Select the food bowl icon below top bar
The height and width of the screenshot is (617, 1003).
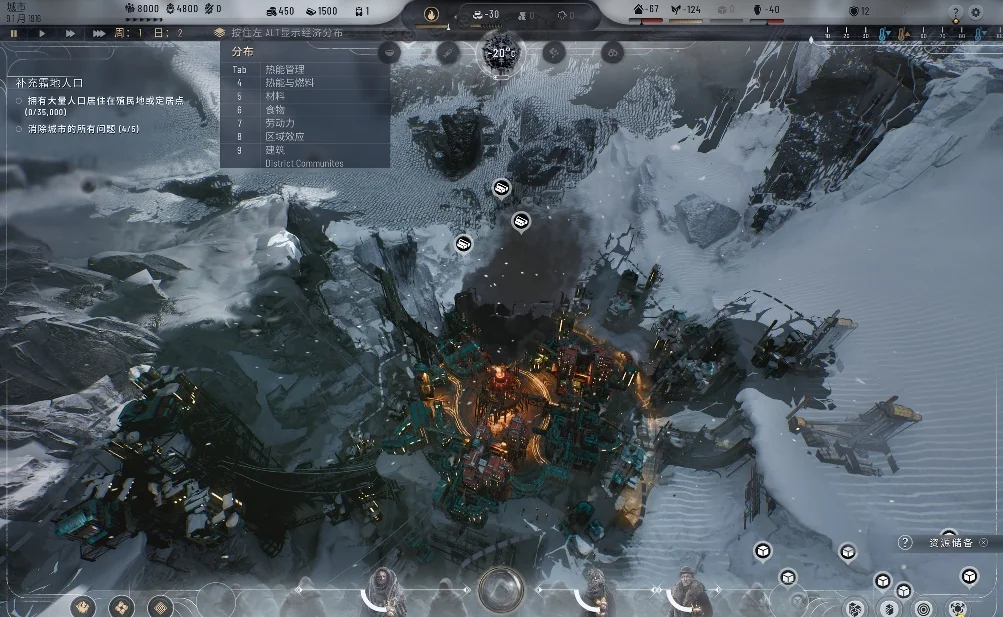tap(389, 53)
